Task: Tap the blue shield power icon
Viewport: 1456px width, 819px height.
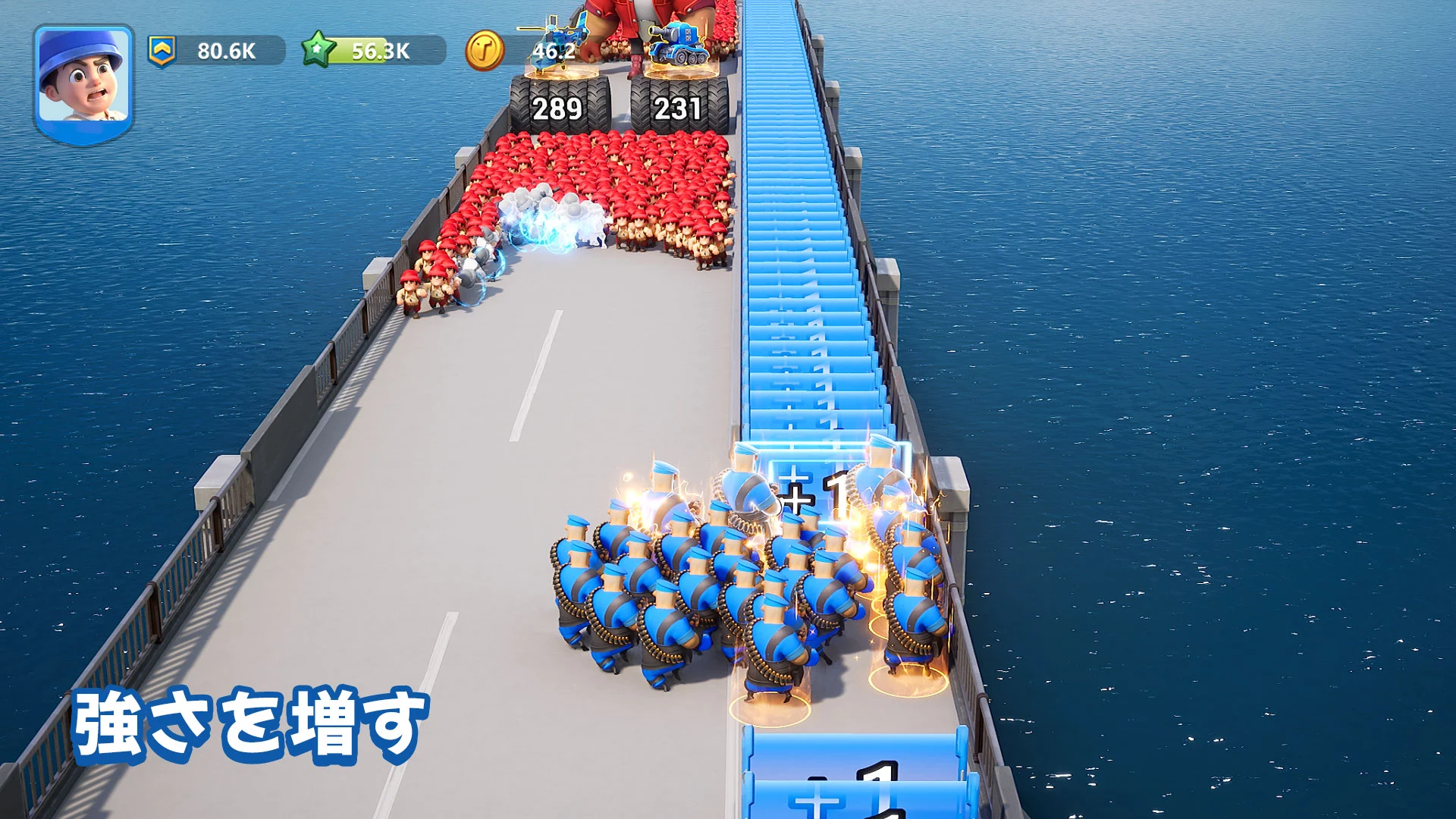Action: pyautogui.click(x=162, y=51)
